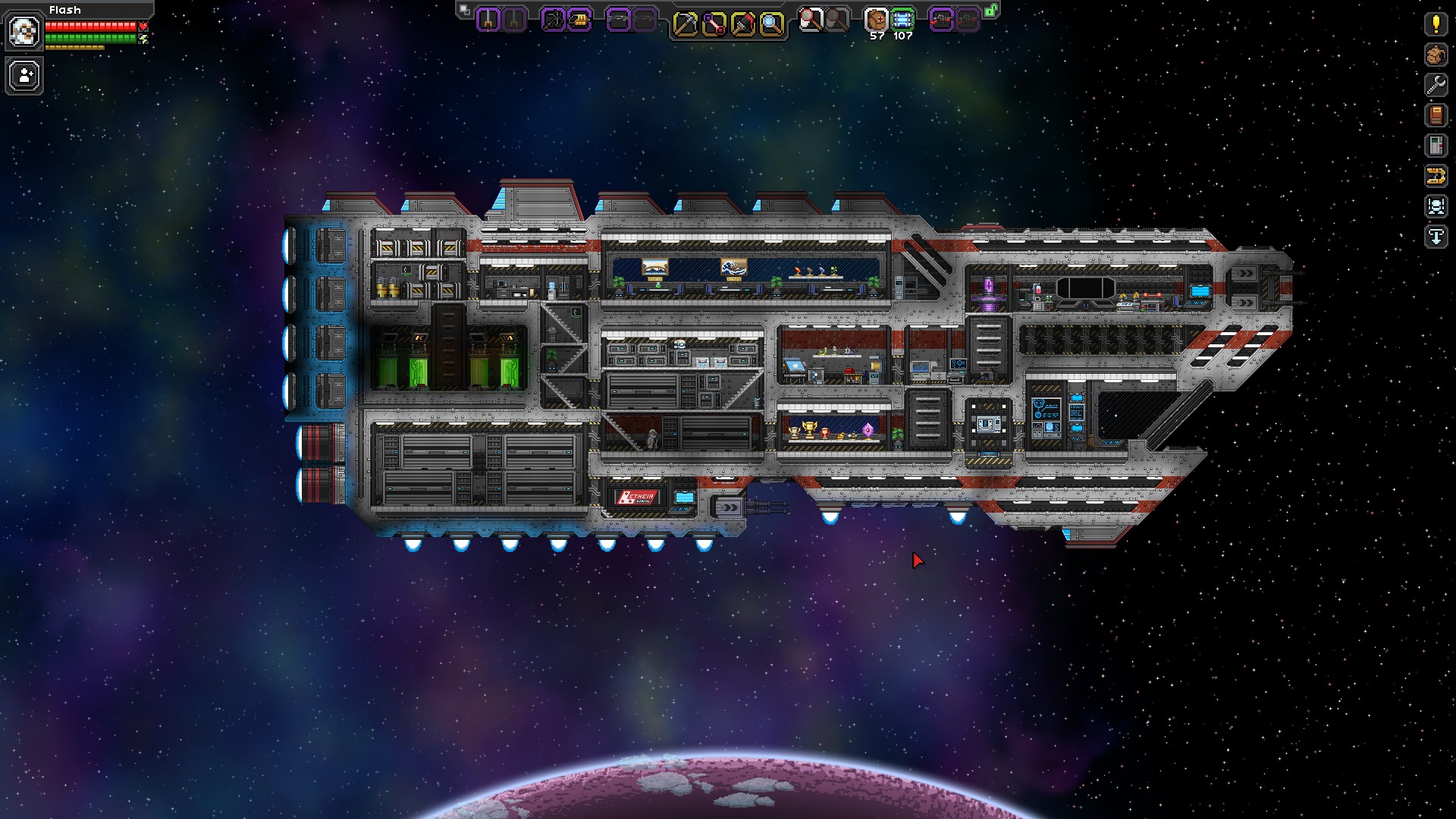Select the Wiring tool
The image size is (1456, 819).
click(x=714, y=21)
